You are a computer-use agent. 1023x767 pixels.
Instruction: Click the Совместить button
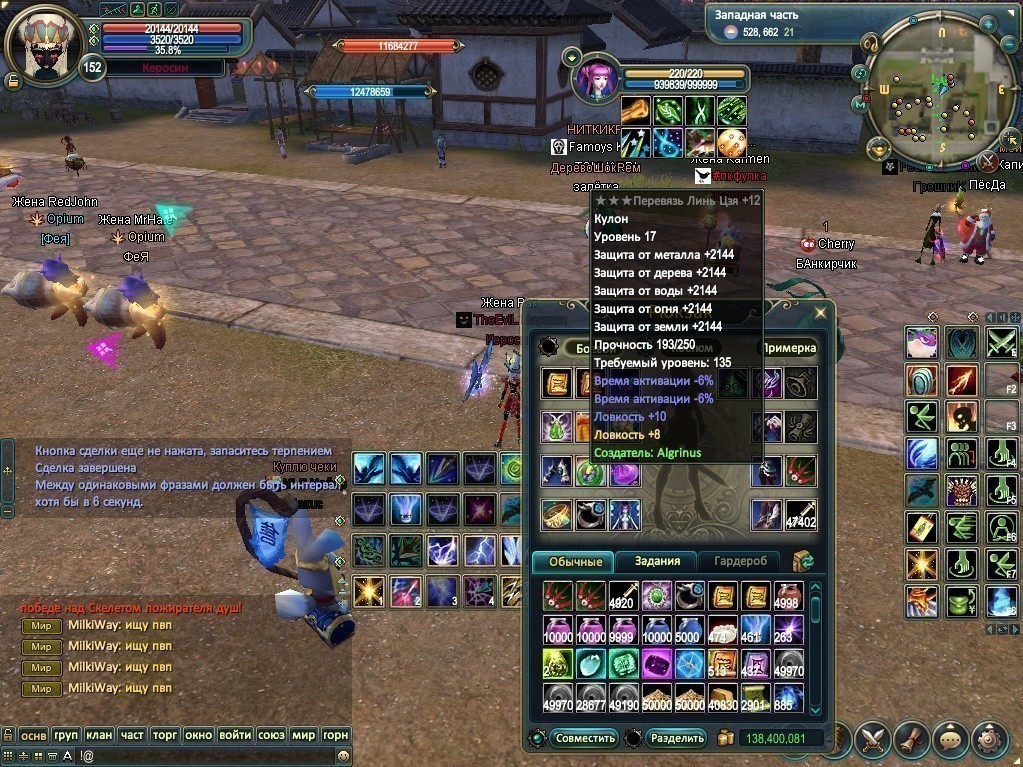585,738
